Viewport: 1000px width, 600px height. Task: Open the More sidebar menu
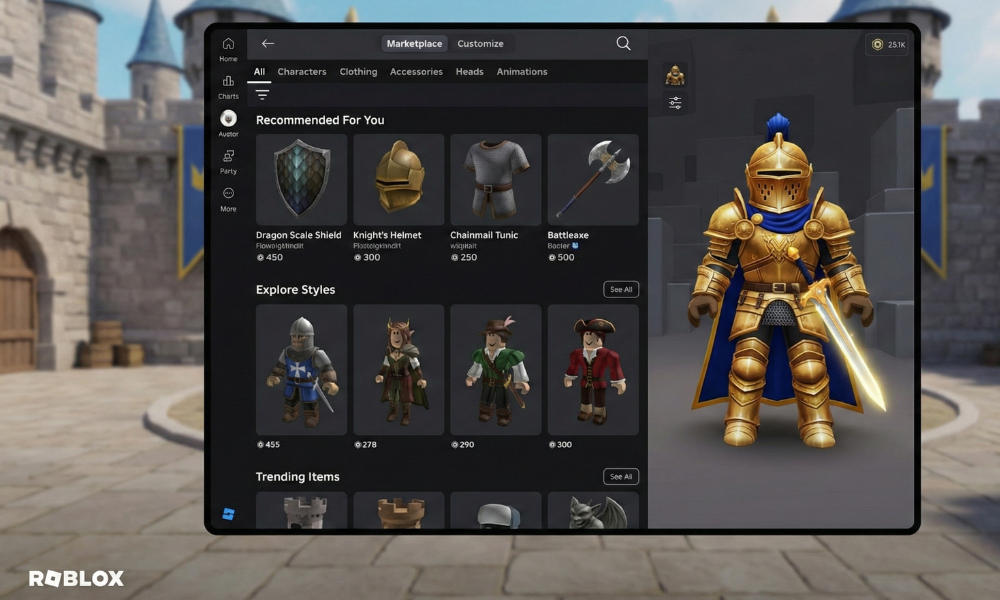[x=228, y=199]
